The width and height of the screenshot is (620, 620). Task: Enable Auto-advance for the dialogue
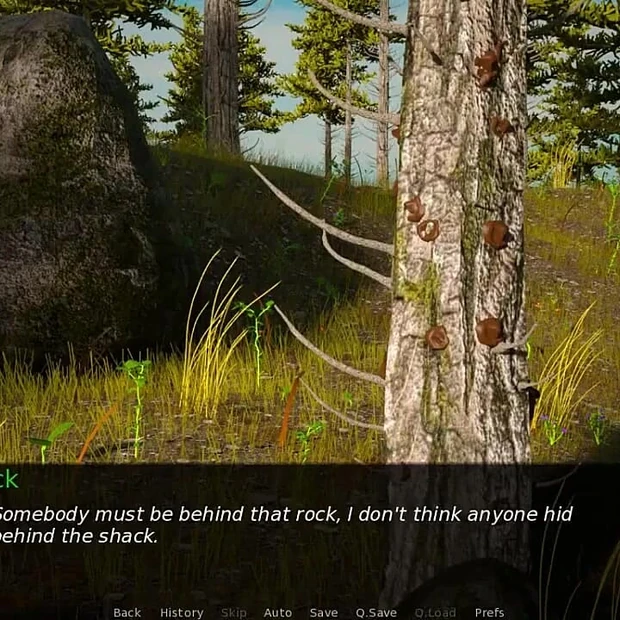[277, 613]
